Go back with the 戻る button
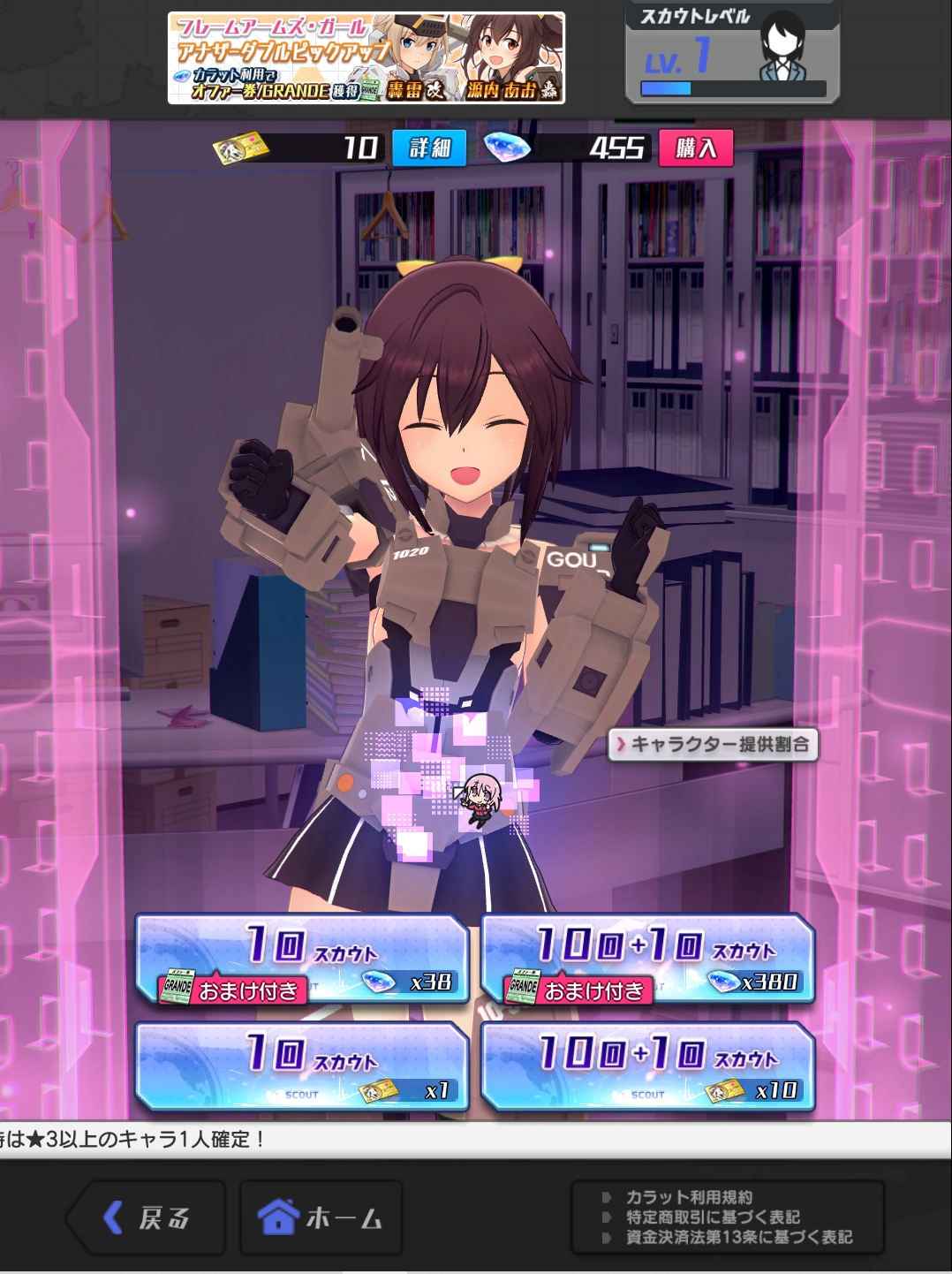This screenshot has height=1274, width=952. [x=146, y=1218]
